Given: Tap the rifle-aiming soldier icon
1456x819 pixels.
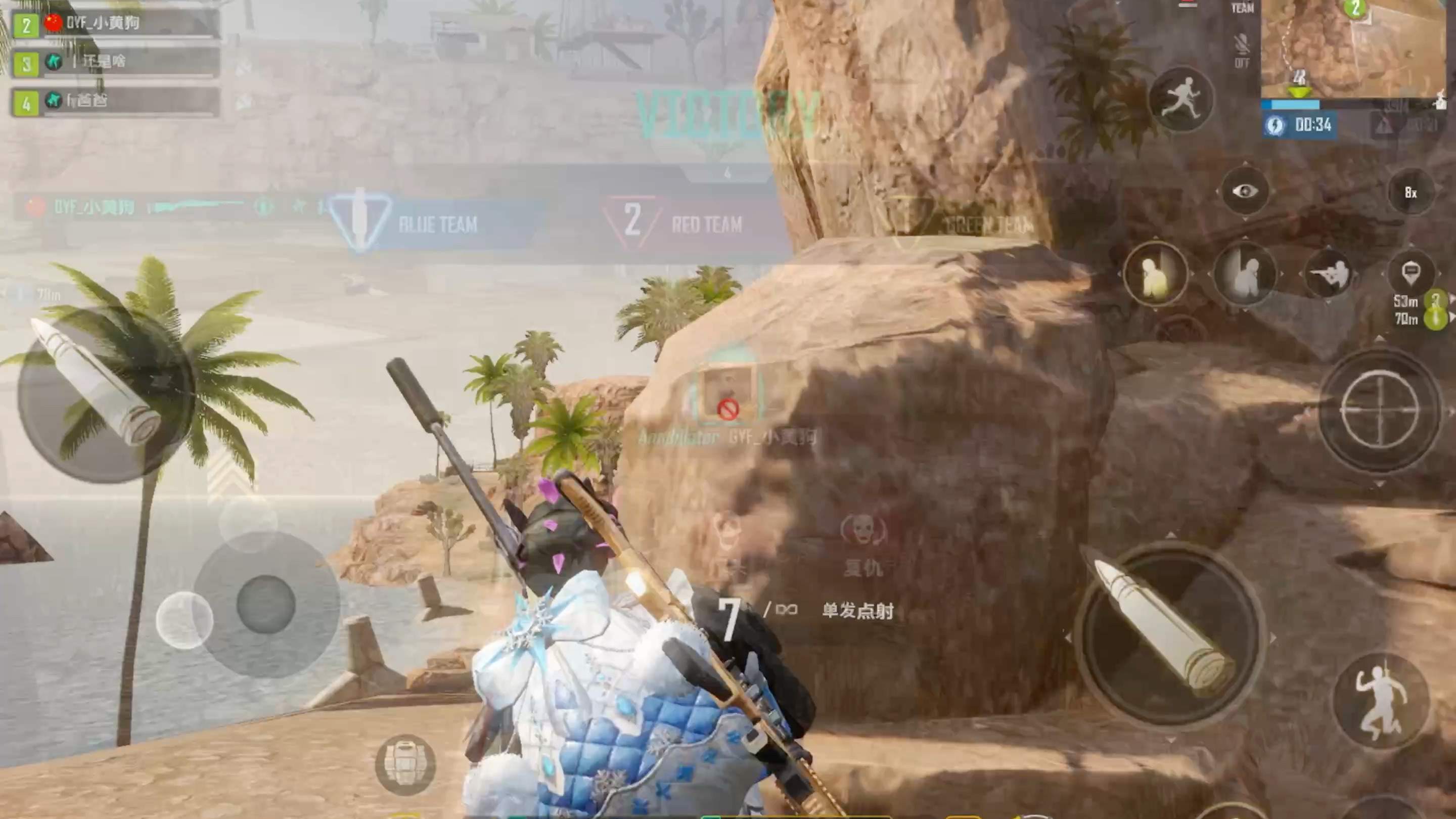Looking at the screenshot, I should coord(1328,275).
